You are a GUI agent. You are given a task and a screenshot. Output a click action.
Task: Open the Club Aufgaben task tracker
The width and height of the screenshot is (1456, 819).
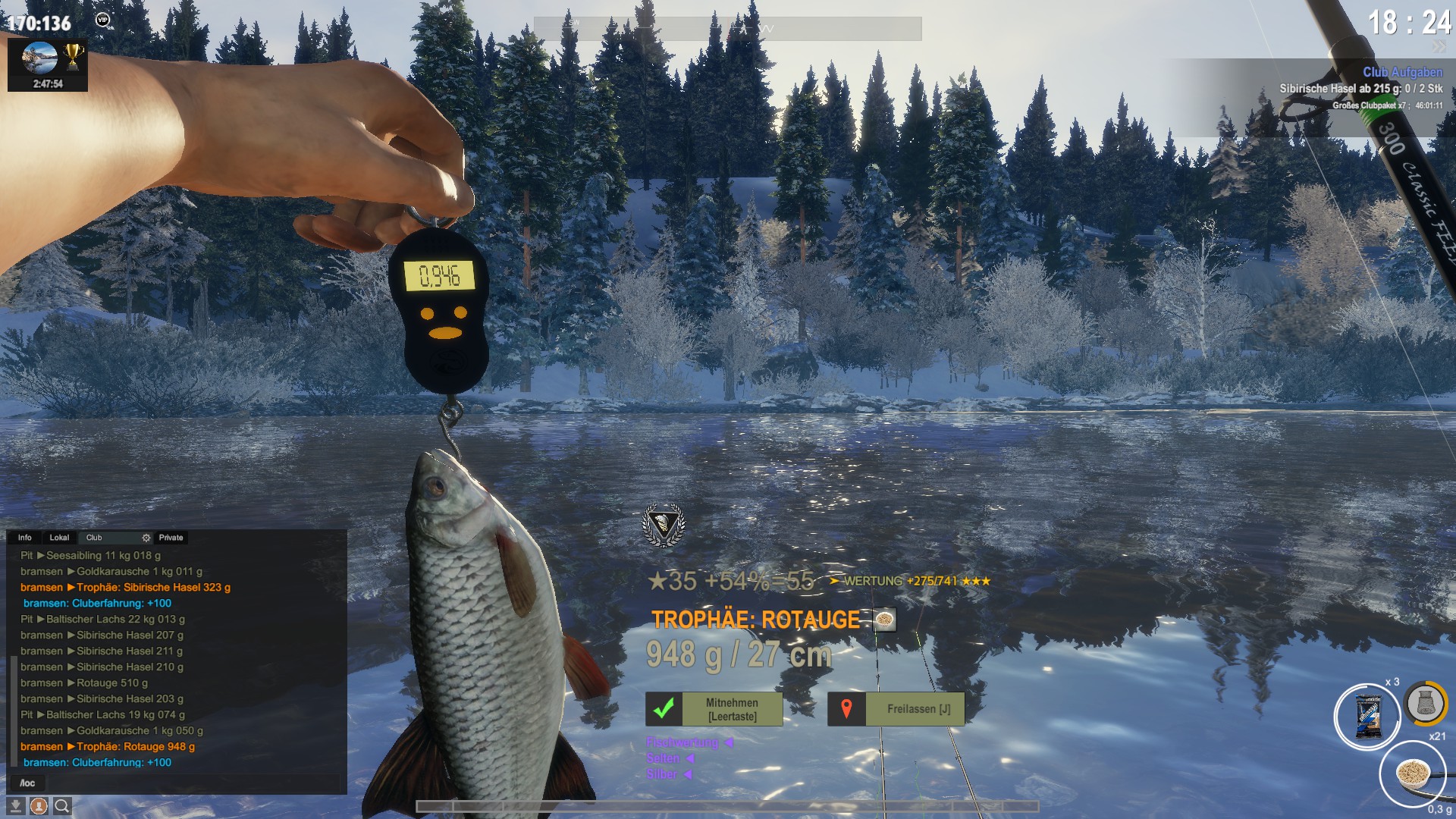click(x=1402, y=72)
